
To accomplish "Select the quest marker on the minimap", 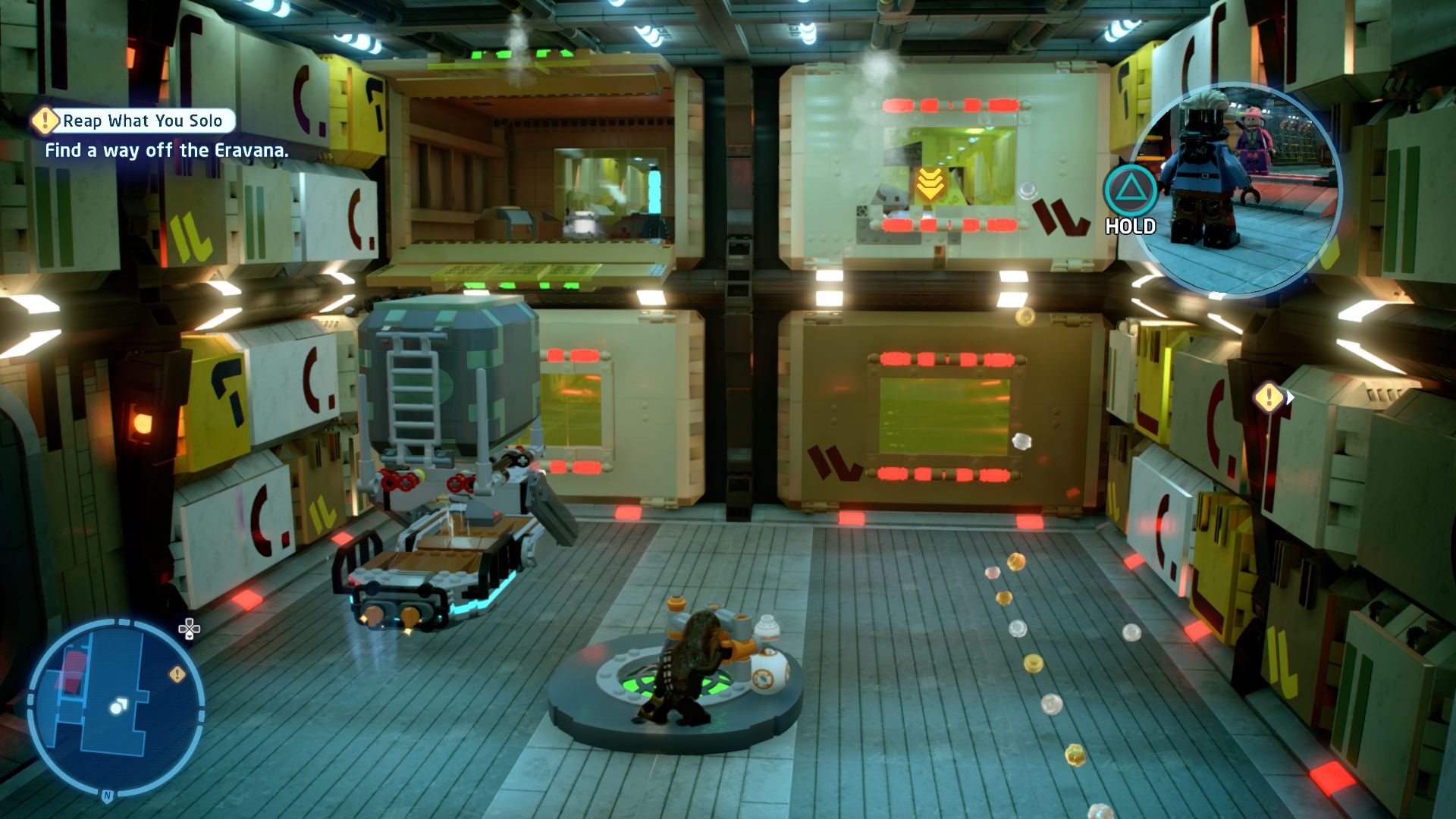I will coord(177,673).
